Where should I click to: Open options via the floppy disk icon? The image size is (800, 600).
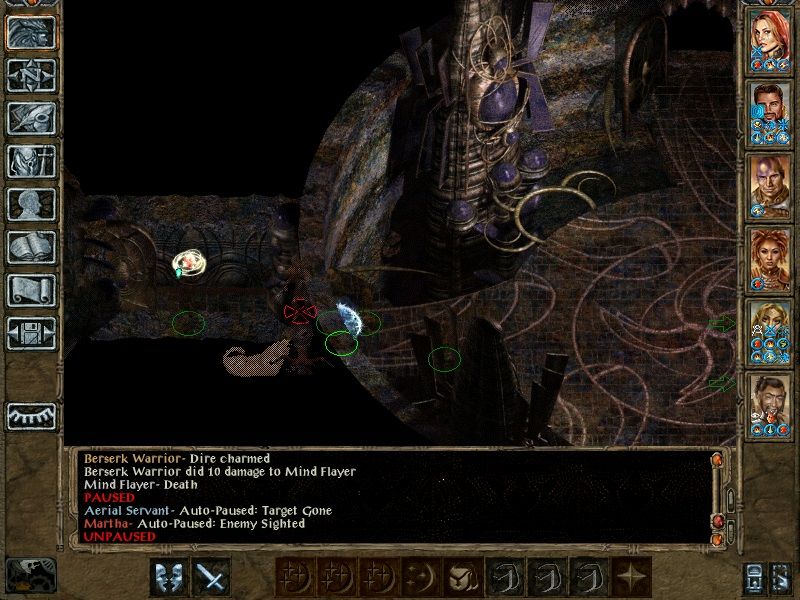click(x=31, y=333)
